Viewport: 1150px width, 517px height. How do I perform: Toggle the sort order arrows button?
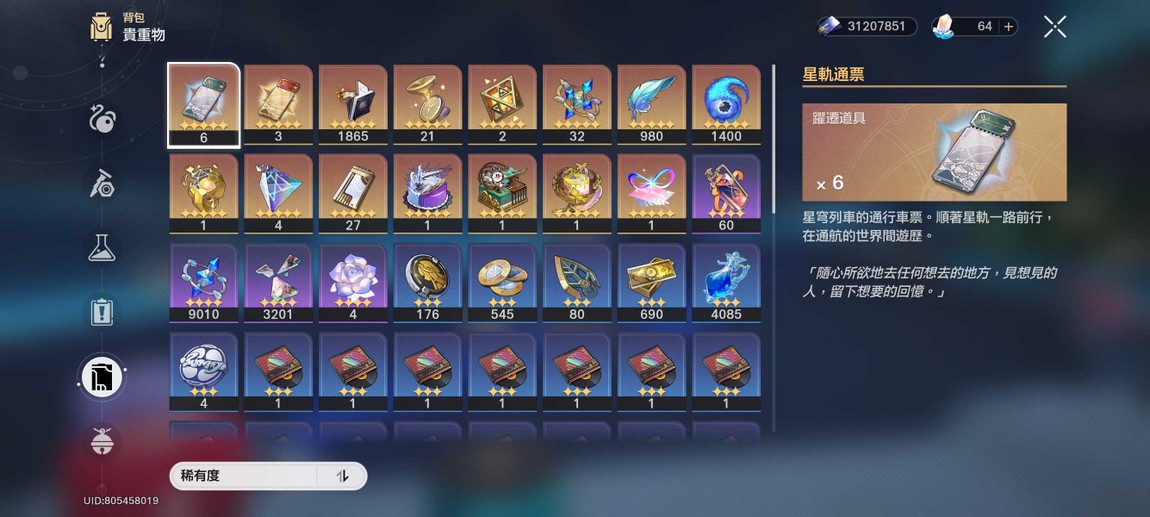click(x=342, y=476)
